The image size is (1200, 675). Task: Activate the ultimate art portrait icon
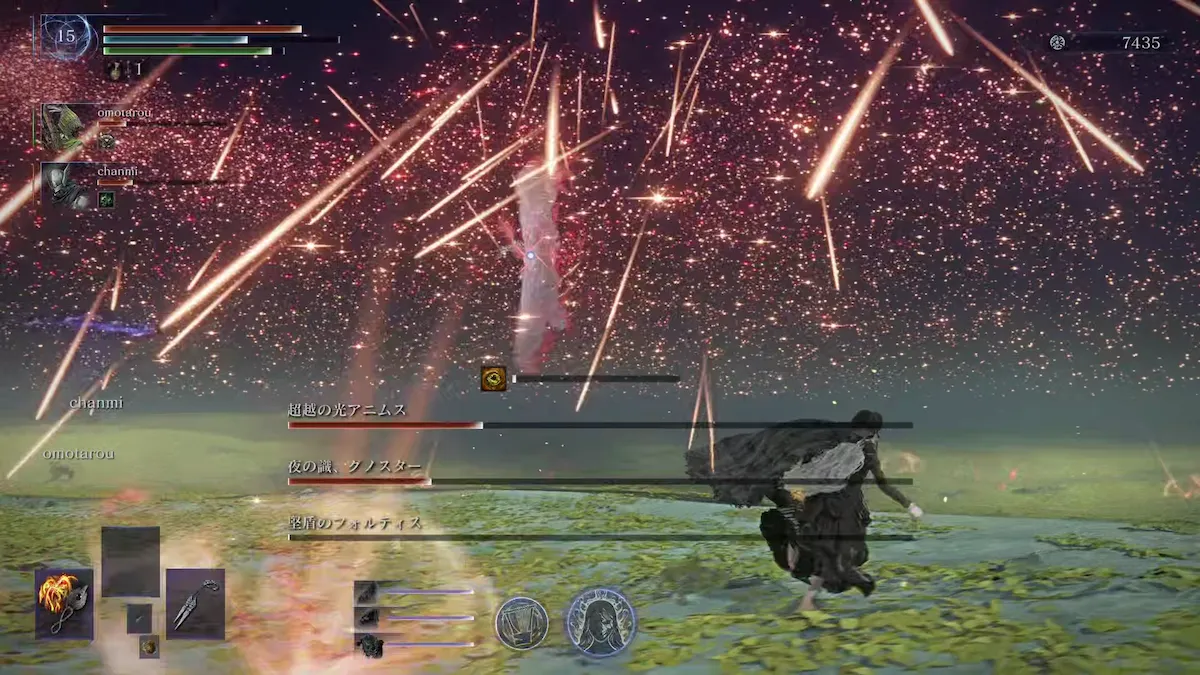600,621
